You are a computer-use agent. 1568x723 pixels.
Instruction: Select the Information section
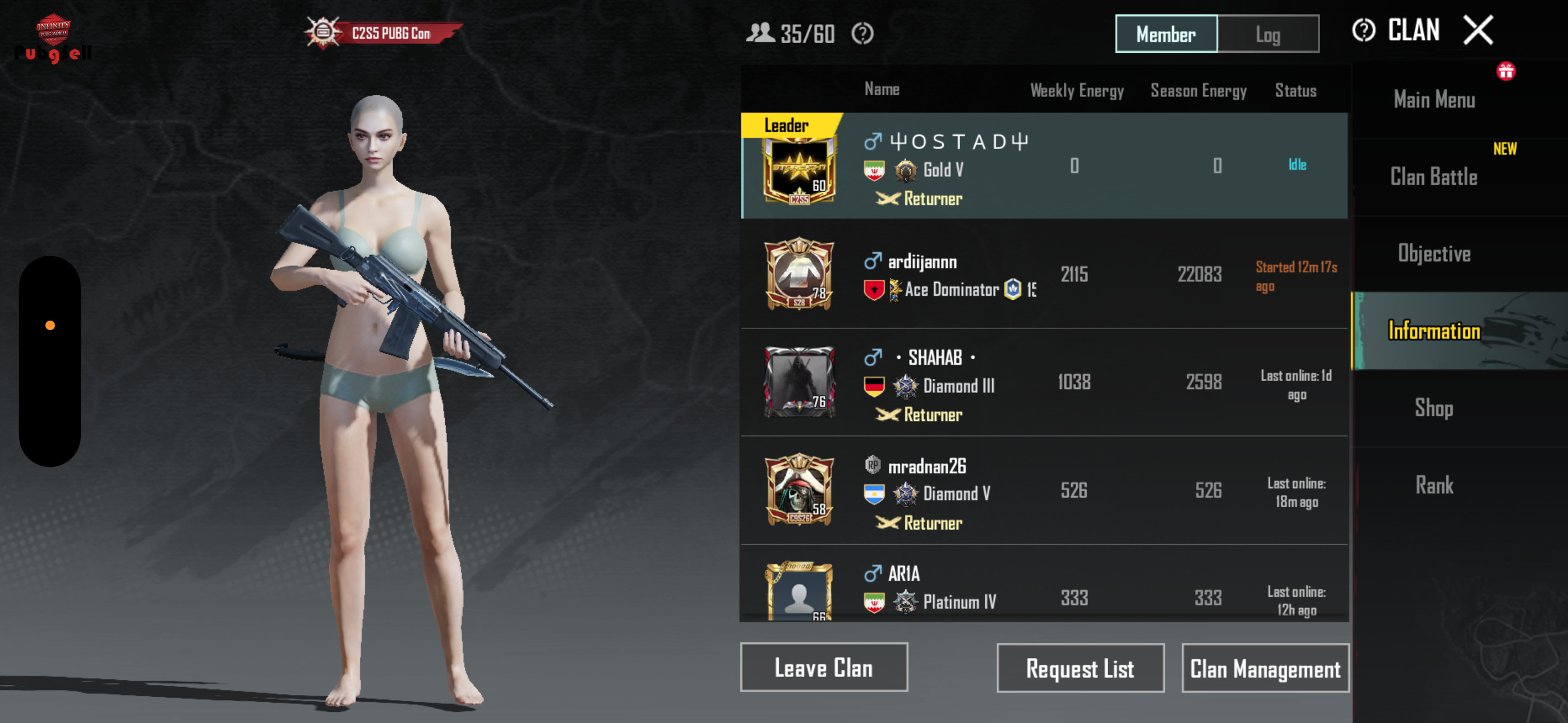1433,331
